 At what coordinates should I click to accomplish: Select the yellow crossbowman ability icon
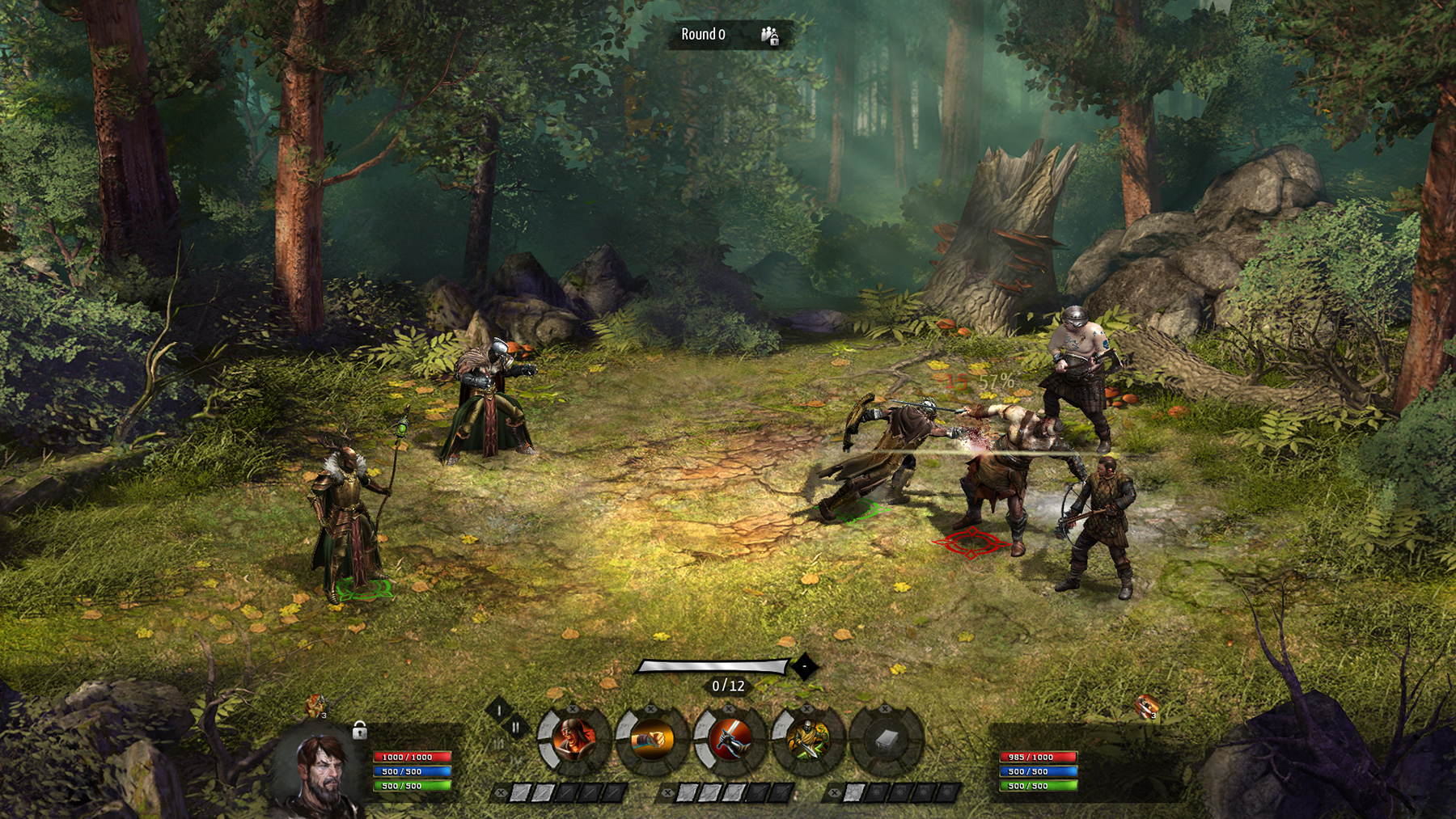pyautogui.click(x=807, y=738)
